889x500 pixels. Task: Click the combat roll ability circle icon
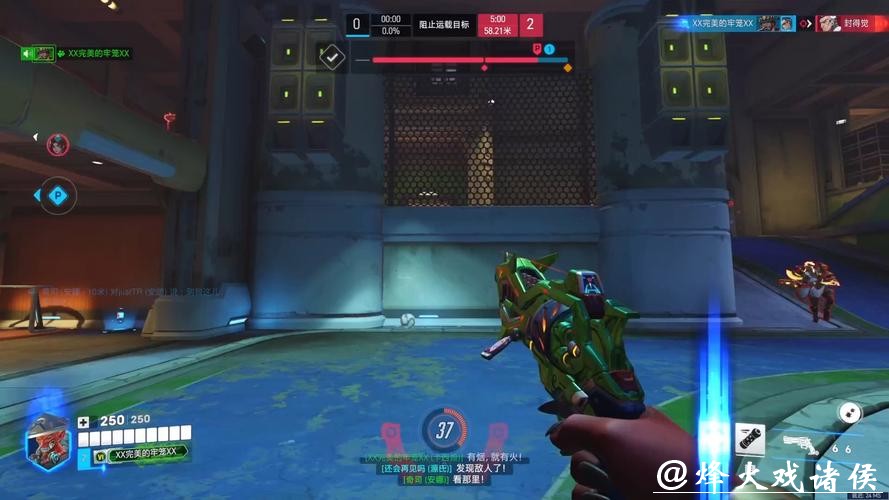[849, 411]
